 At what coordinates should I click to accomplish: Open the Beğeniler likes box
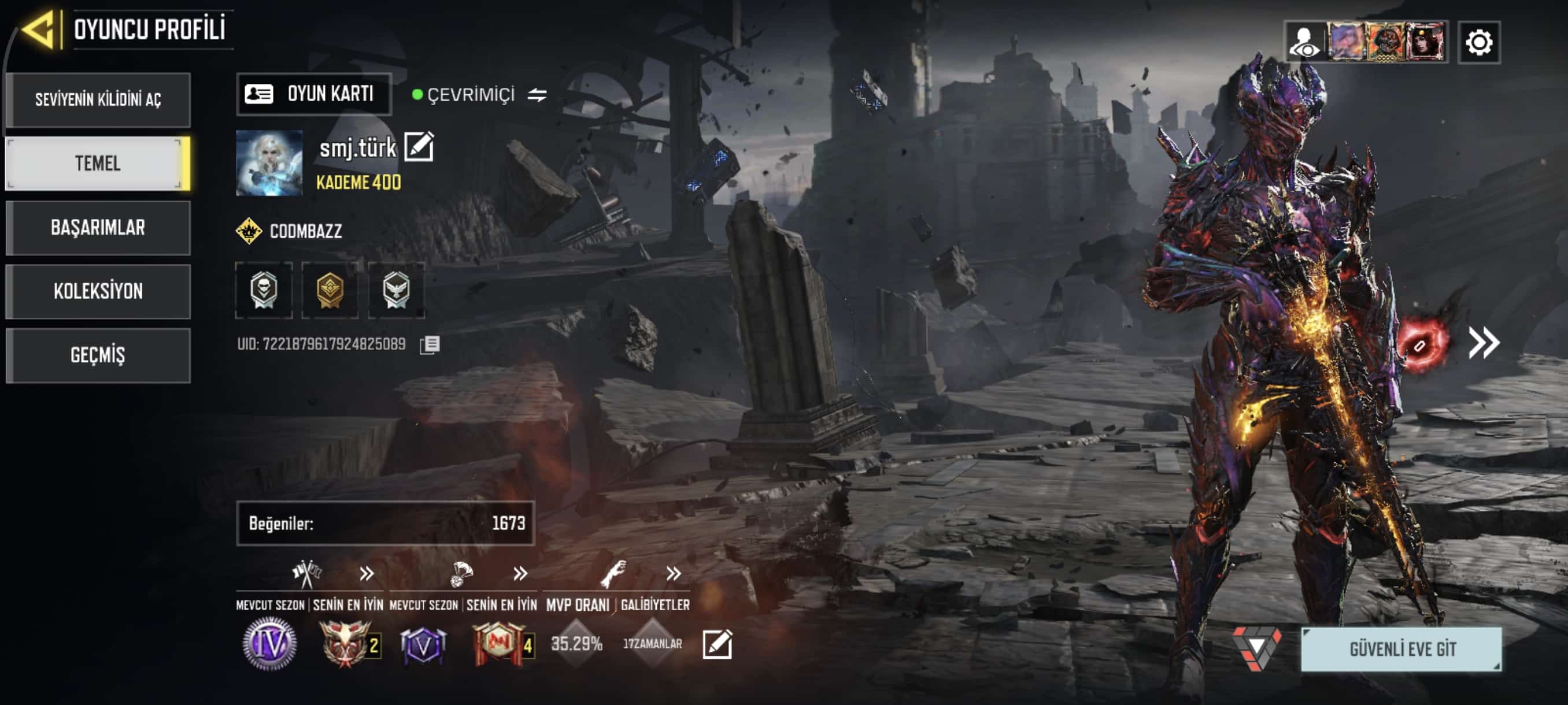click(385, 523)
